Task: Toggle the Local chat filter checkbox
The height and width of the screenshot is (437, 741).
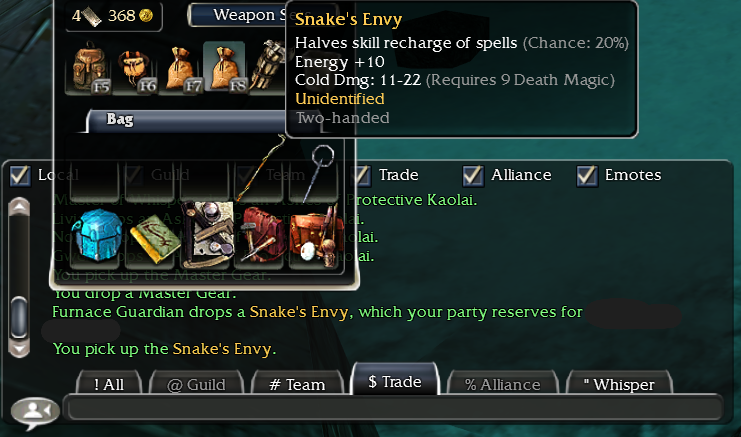Action: click(19, 175)
